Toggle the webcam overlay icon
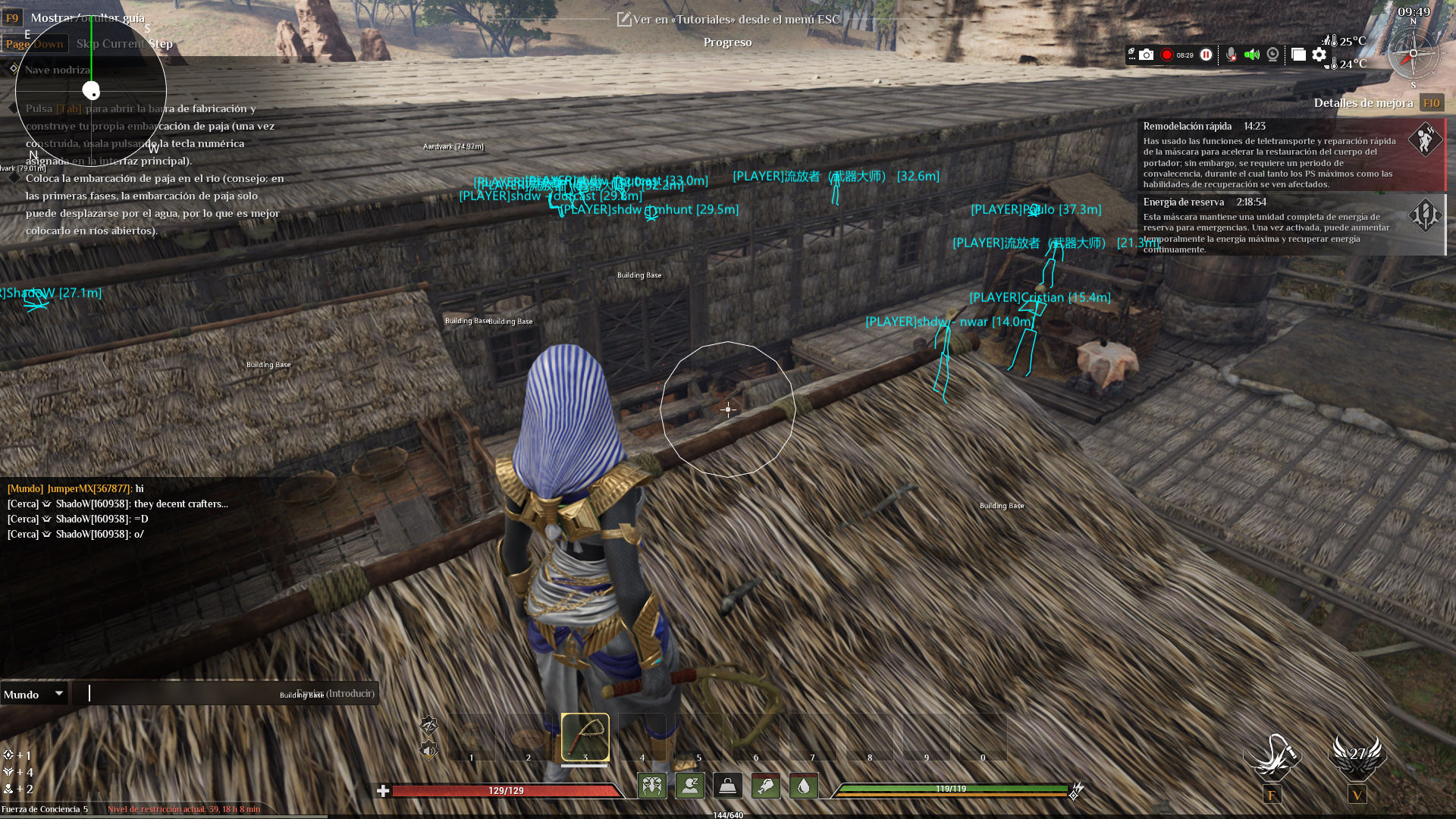The width and height of the screenshot is (1456, 819). [1272, 55]
